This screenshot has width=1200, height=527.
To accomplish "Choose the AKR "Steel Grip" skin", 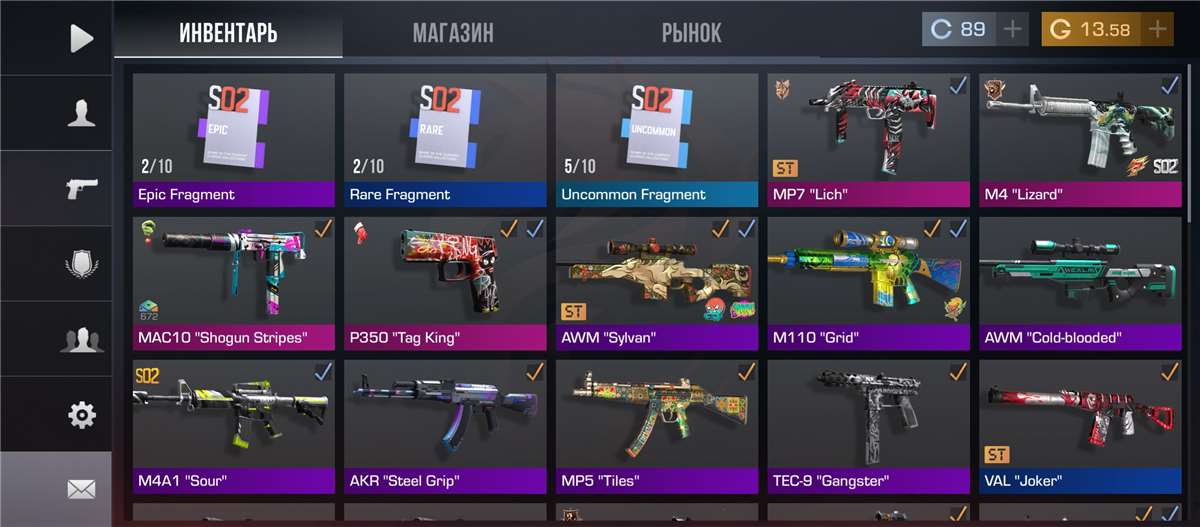I will tap(446, 427).
